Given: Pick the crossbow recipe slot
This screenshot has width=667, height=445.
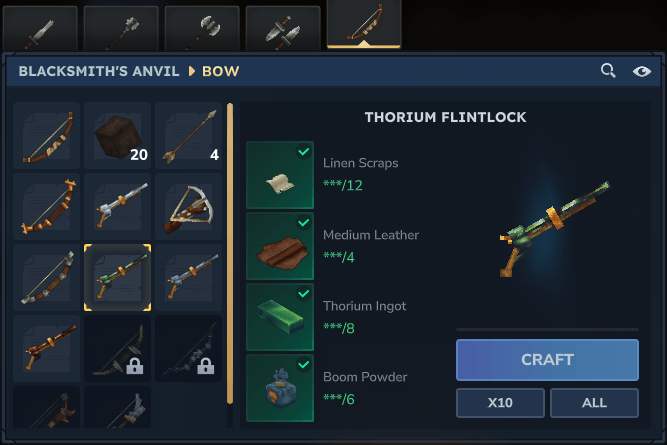Looking at the screenshot, I should point(188,205).
